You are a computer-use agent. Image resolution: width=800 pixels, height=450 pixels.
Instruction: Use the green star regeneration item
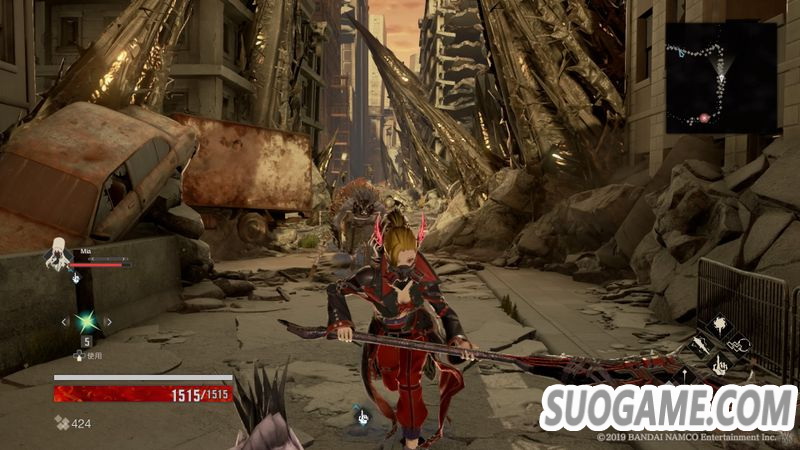[87, 322]
